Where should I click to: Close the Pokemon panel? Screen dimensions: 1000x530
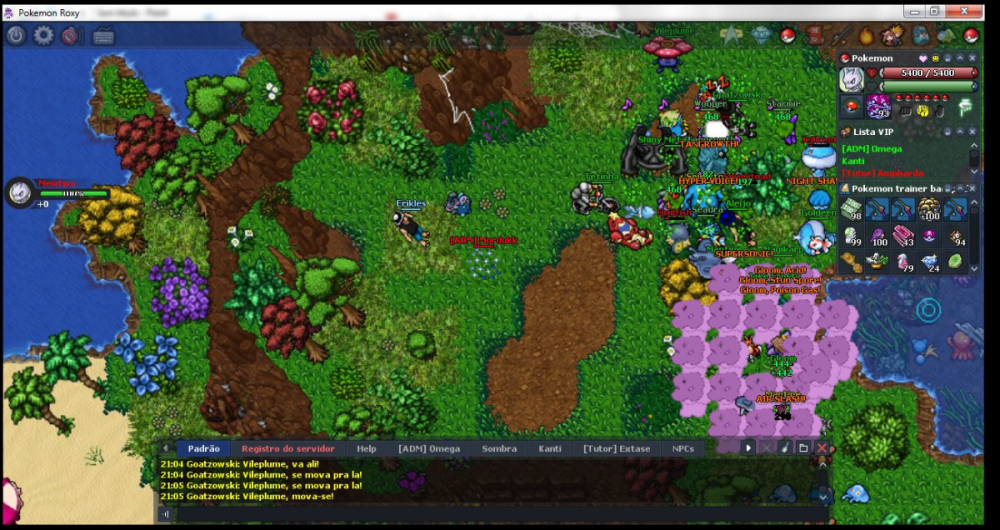point(974,58)
